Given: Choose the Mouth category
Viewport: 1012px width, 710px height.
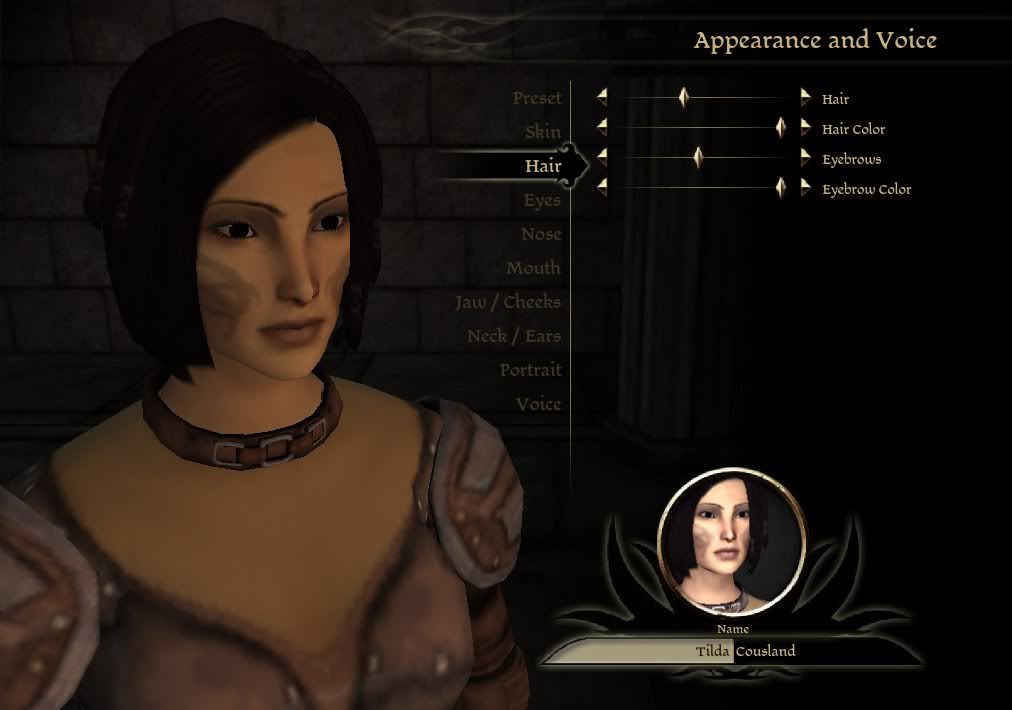Looking at the screenshot, I should pyautogui.click(x=533, y=268).
